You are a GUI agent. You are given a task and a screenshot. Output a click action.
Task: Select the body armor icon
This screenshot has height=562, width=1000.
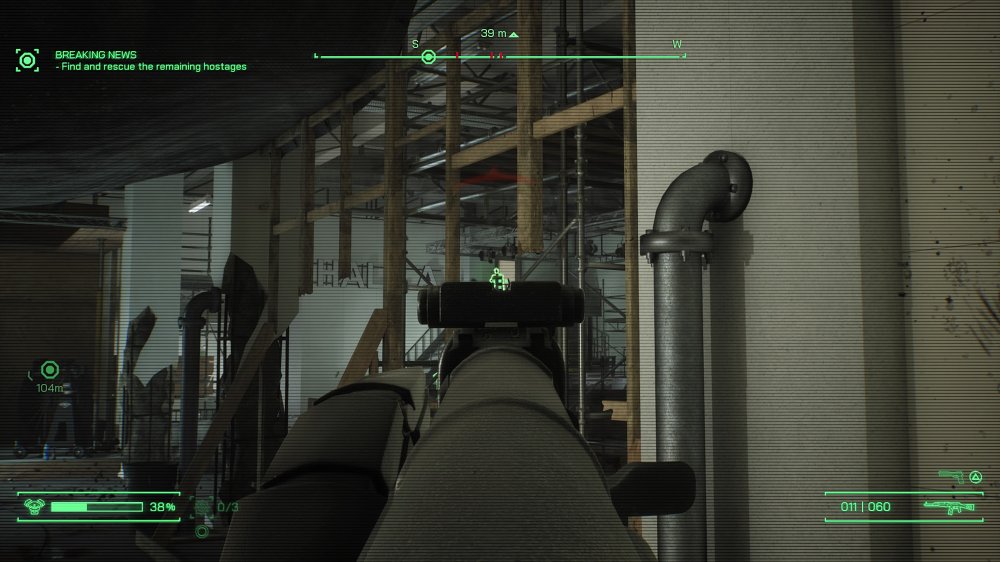click(32, 507)
